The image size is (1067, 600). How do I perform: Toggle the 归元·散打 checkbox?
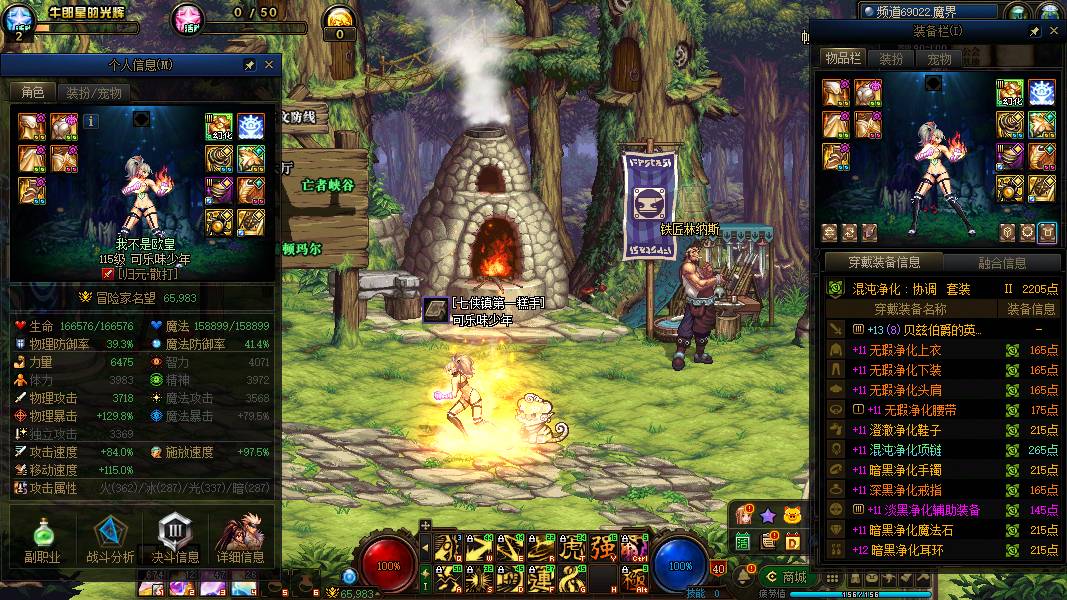(108, 273)
